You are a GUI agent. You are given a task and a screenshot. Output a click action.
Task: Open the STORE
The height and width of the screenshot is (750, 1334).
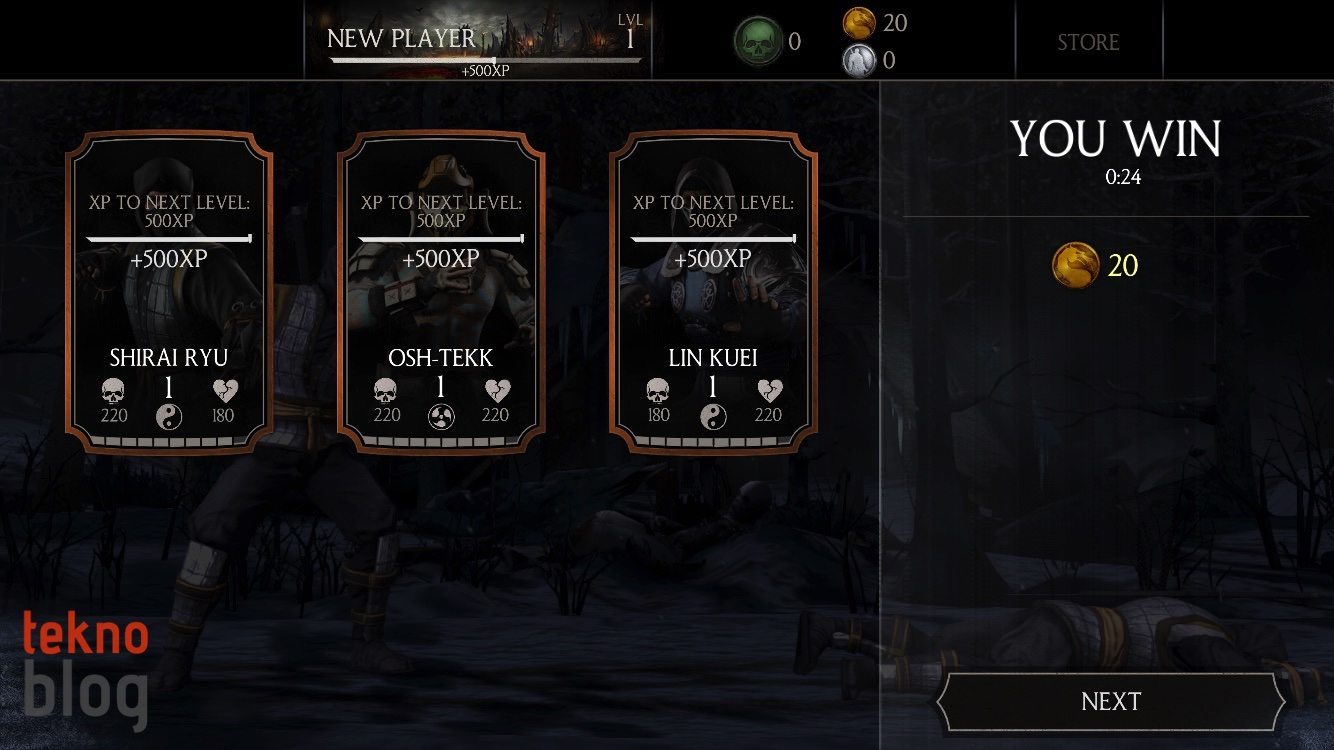[x=1088, y=42]
